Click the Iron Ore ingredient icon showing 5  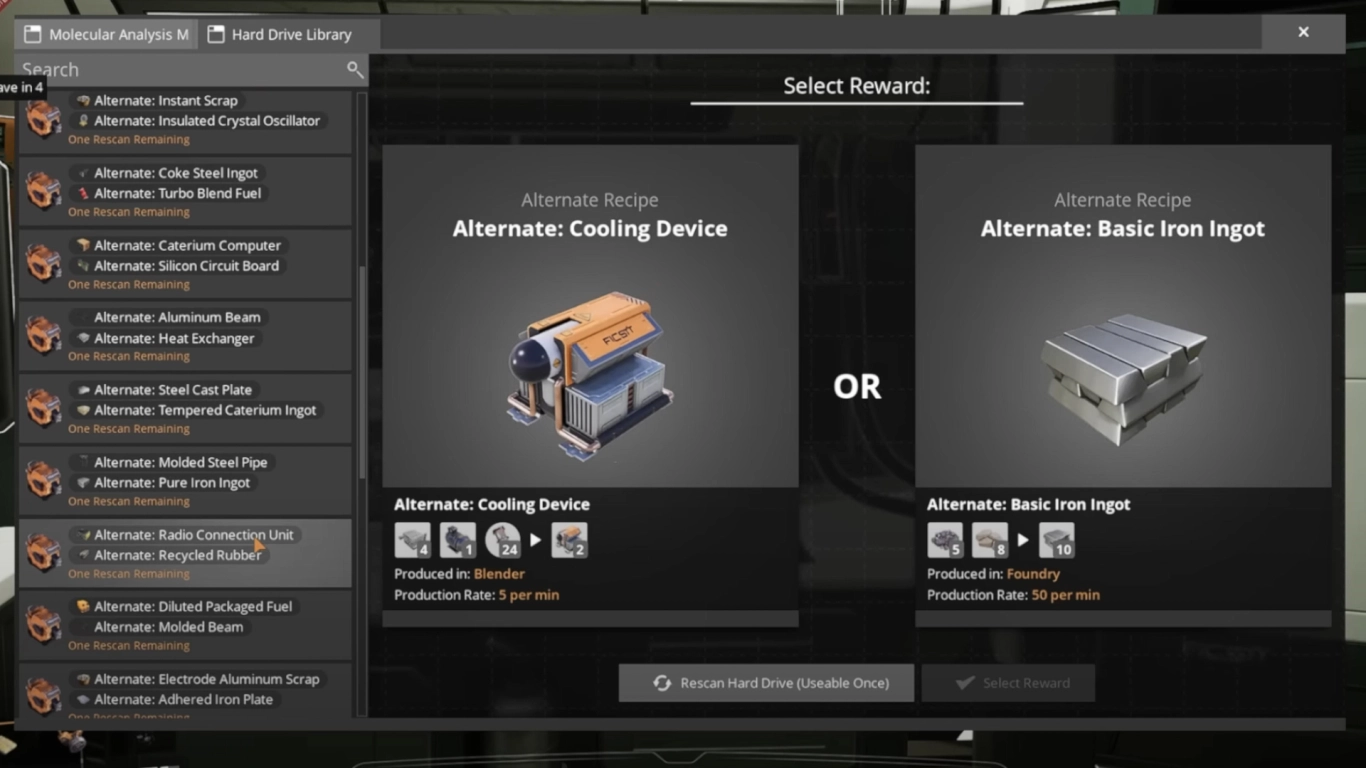point(945,540)
